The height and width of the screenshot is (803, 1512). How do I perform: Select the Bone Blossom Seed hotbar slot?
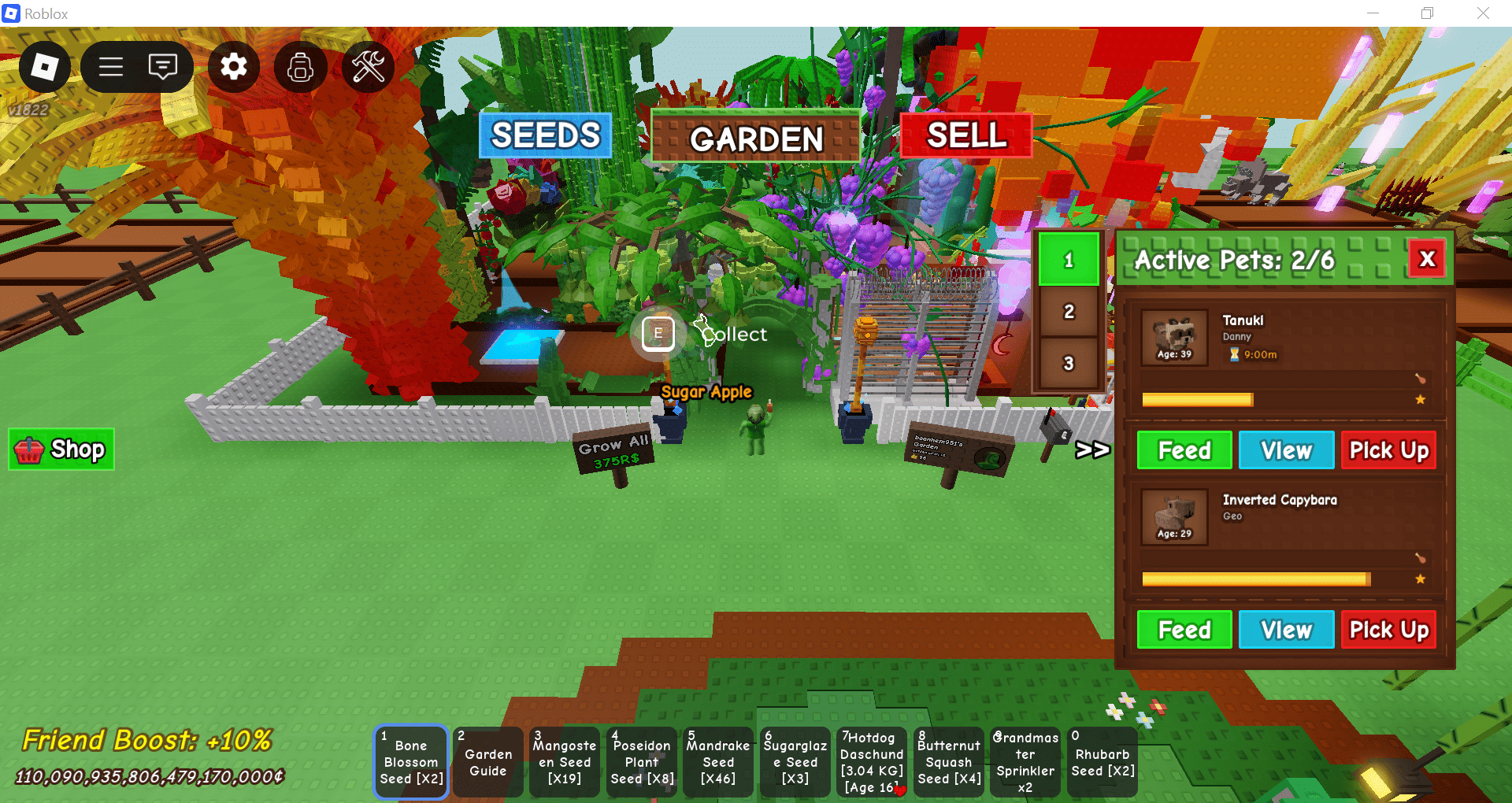tap(411, 762)
